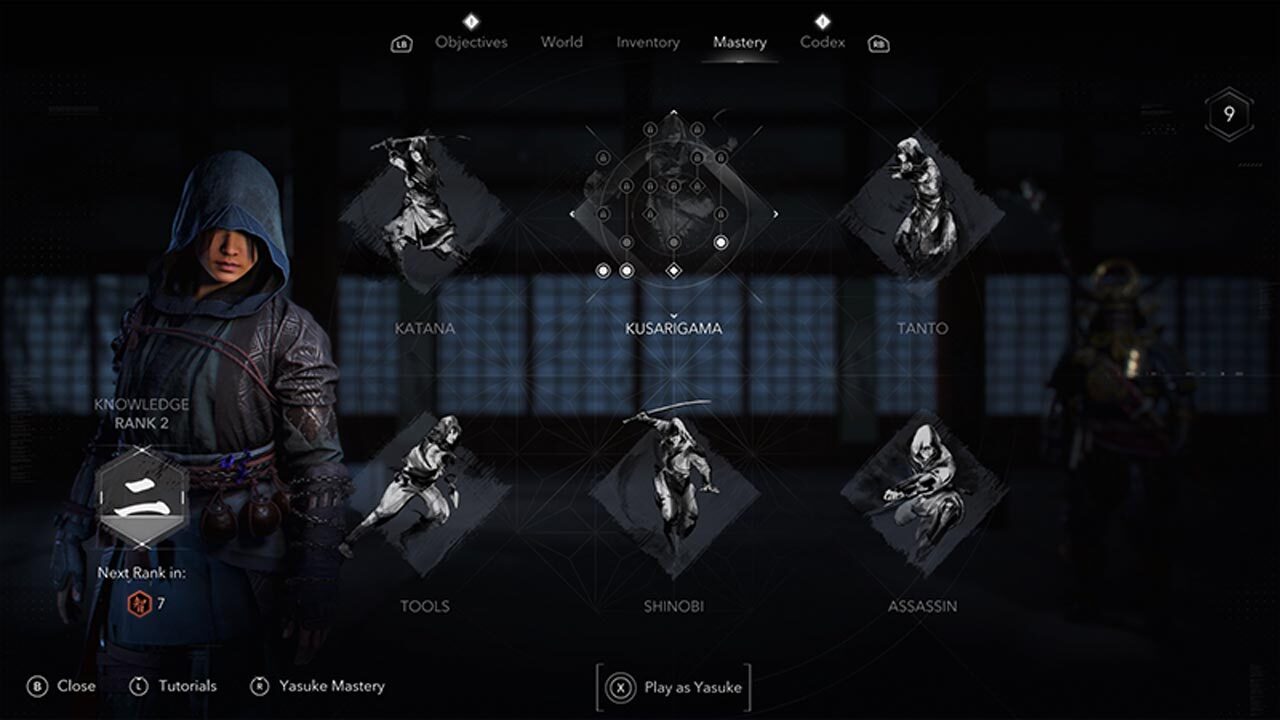Click the Play as Yasuke button
This screenshot has width=1280, height=720.
point(675,687)
